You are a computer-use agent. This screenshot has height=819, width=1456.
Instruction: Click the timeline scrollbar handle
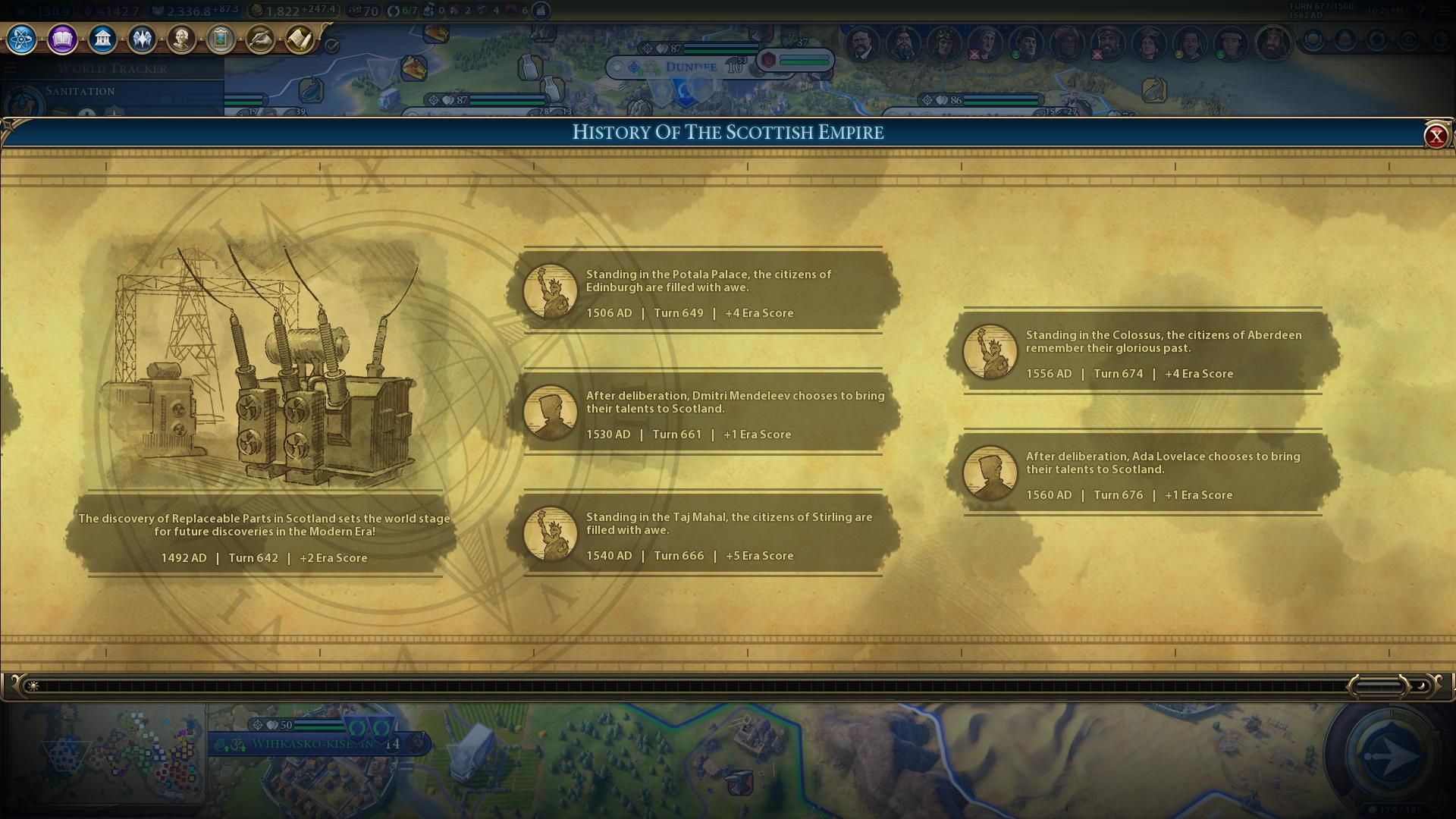(x=1379, y=686)
